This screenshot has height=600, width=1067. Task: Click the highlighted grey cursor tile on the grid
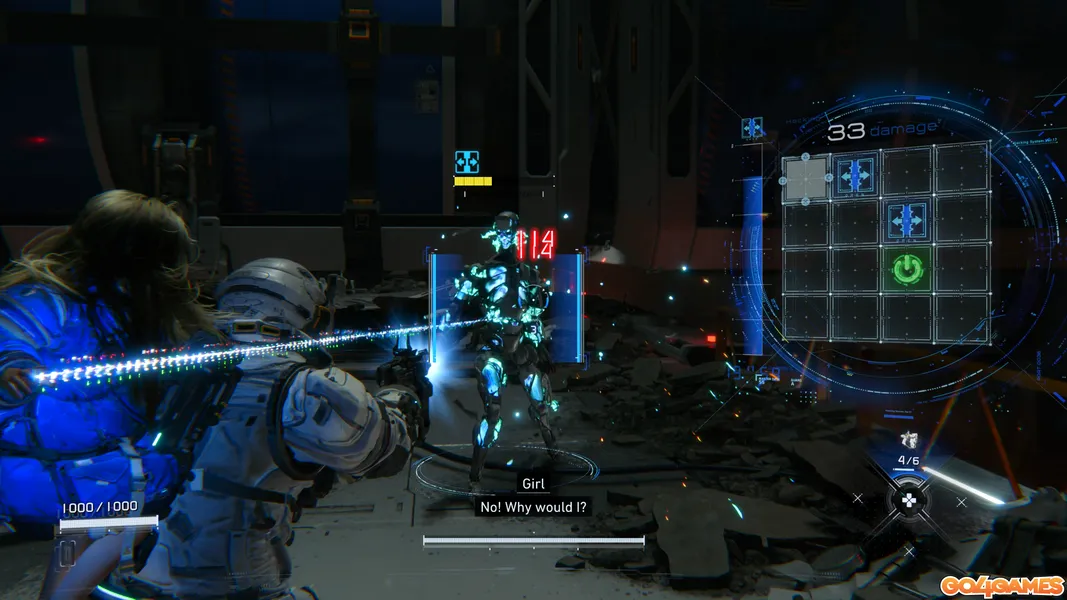pos(805,176)
